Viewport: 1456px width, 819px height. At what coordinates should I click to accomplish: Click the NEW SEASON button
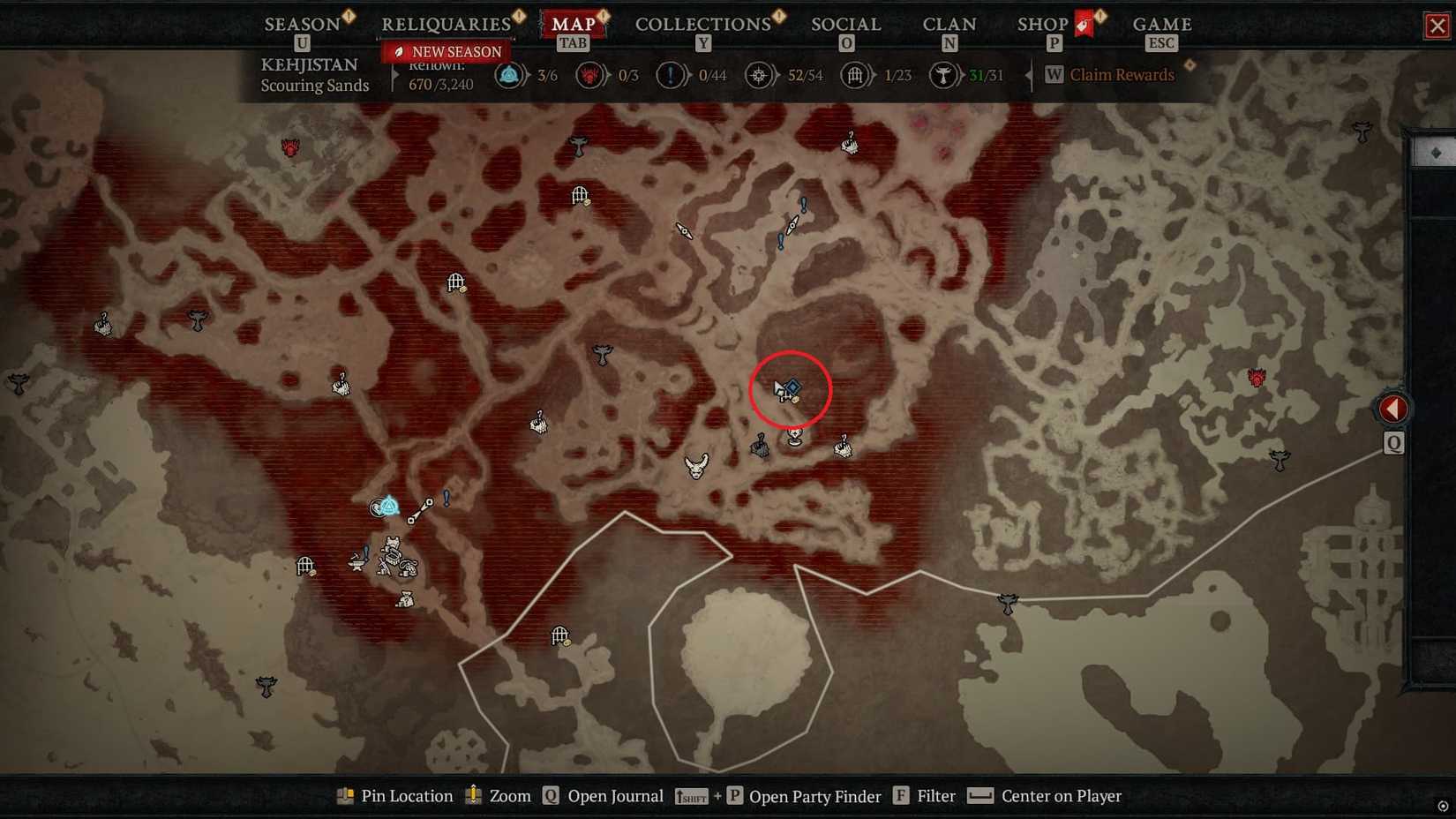446,52
